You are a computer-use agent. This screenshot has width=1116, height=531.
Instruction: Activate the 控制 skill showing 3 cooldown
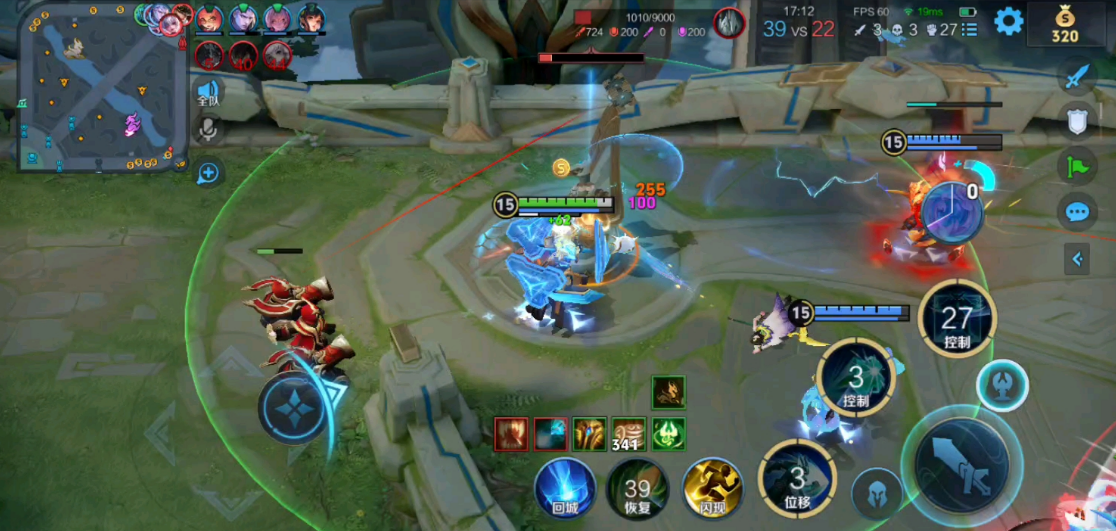pos(855,379)
